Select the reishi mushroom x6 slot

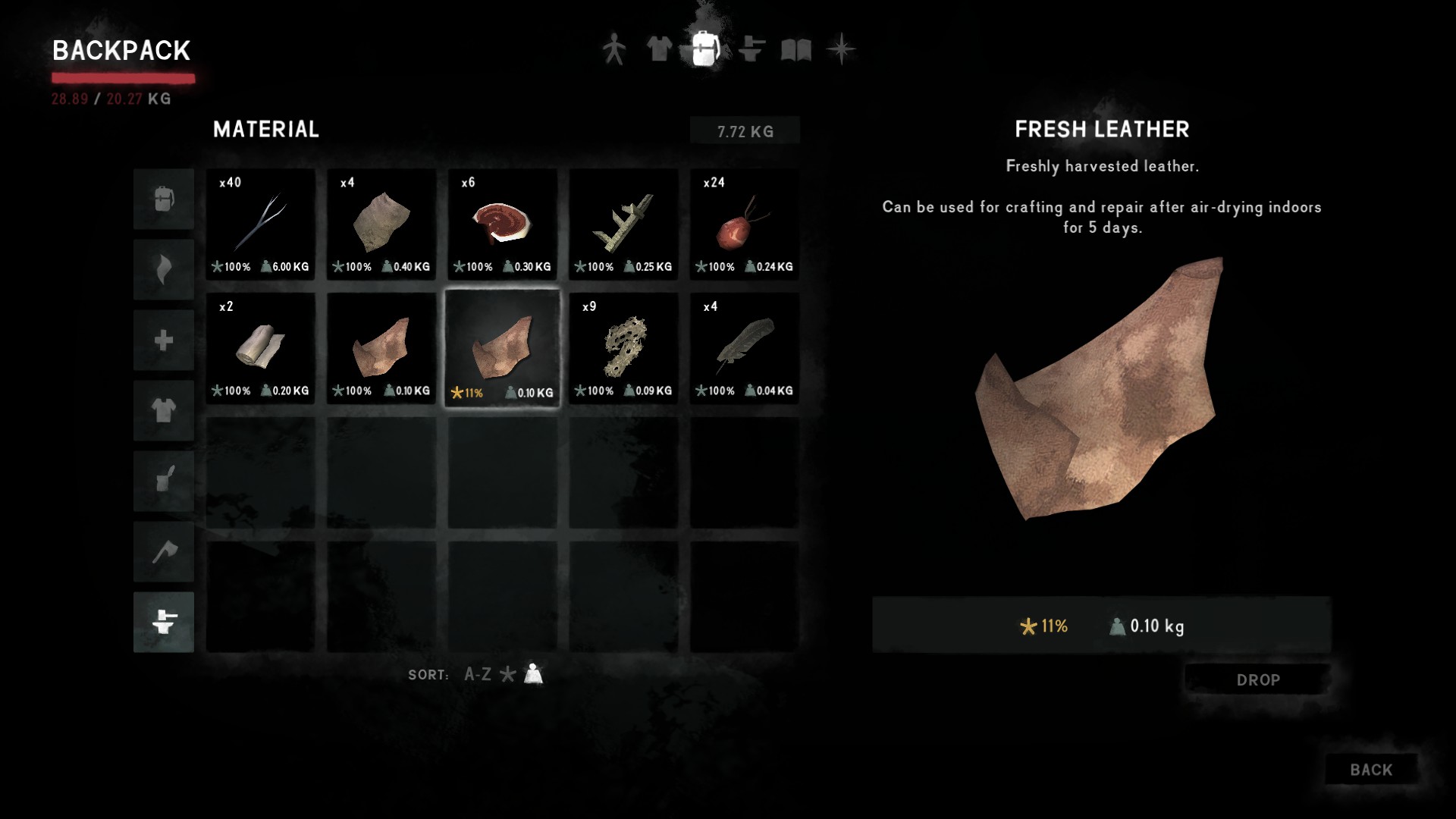click(502, 224)
